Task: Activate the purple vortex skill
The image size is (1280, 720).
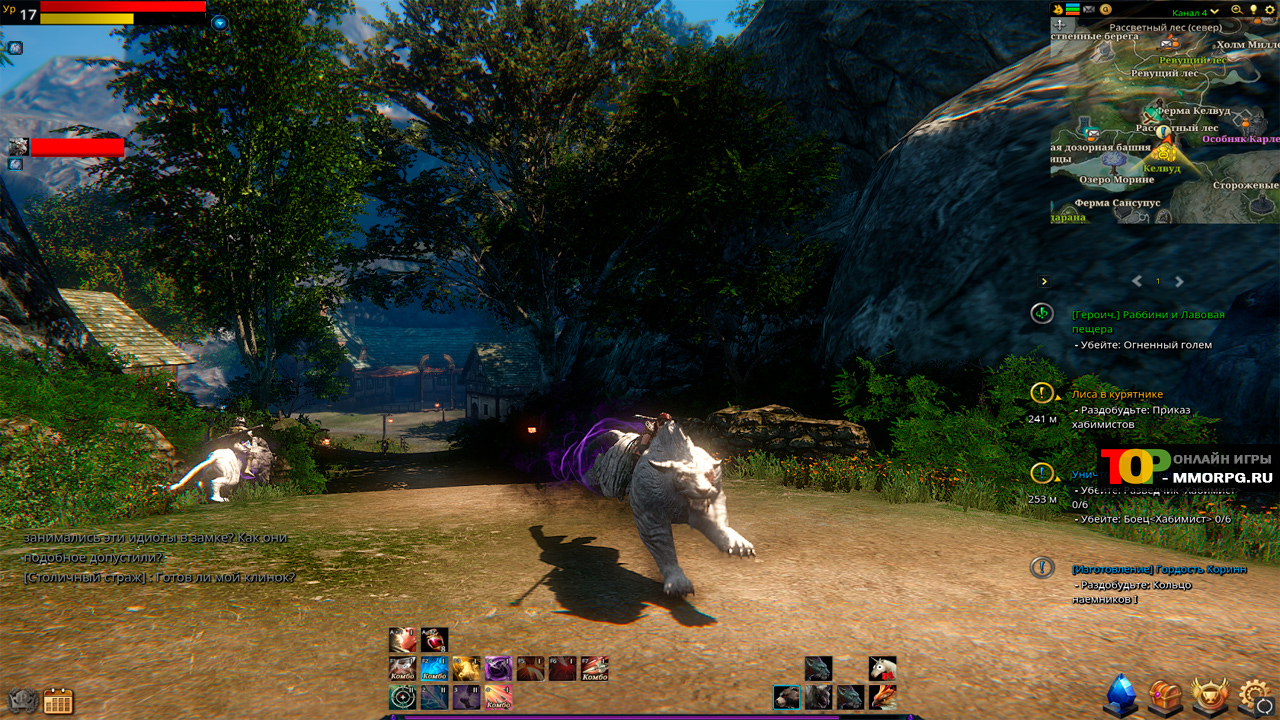Action: click(x=498, y=669)
